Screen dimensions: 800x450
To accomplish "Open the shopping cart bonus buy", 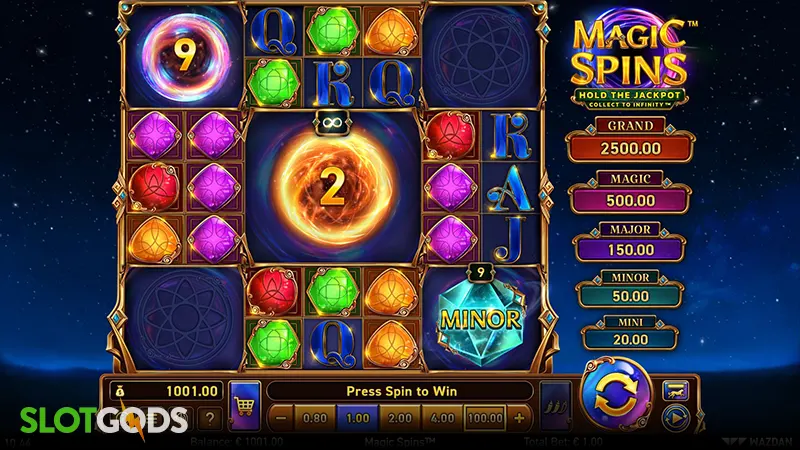I will click(x=242, y=406).
